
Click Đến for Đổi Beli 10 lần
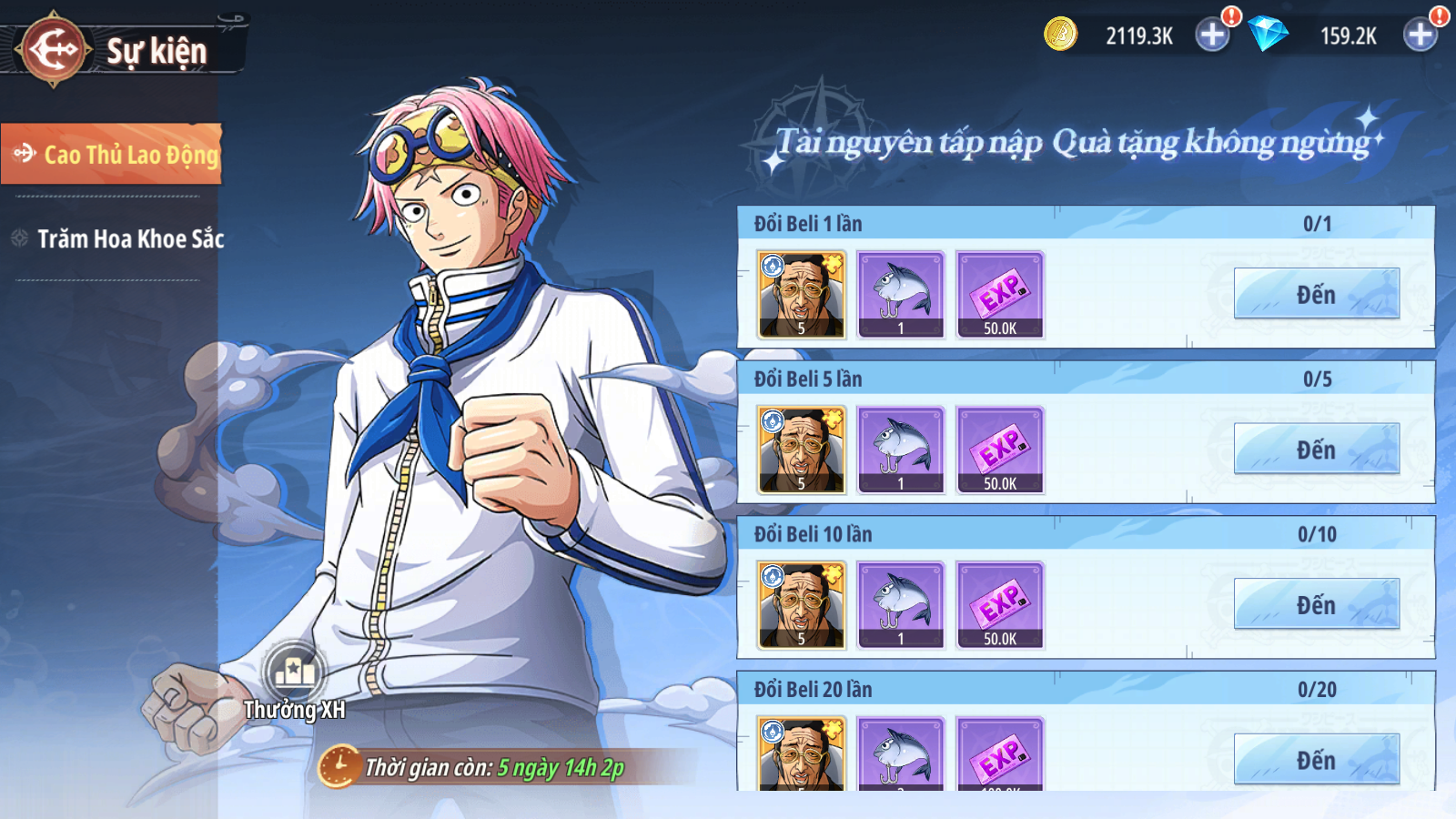tap(1316, 605)
